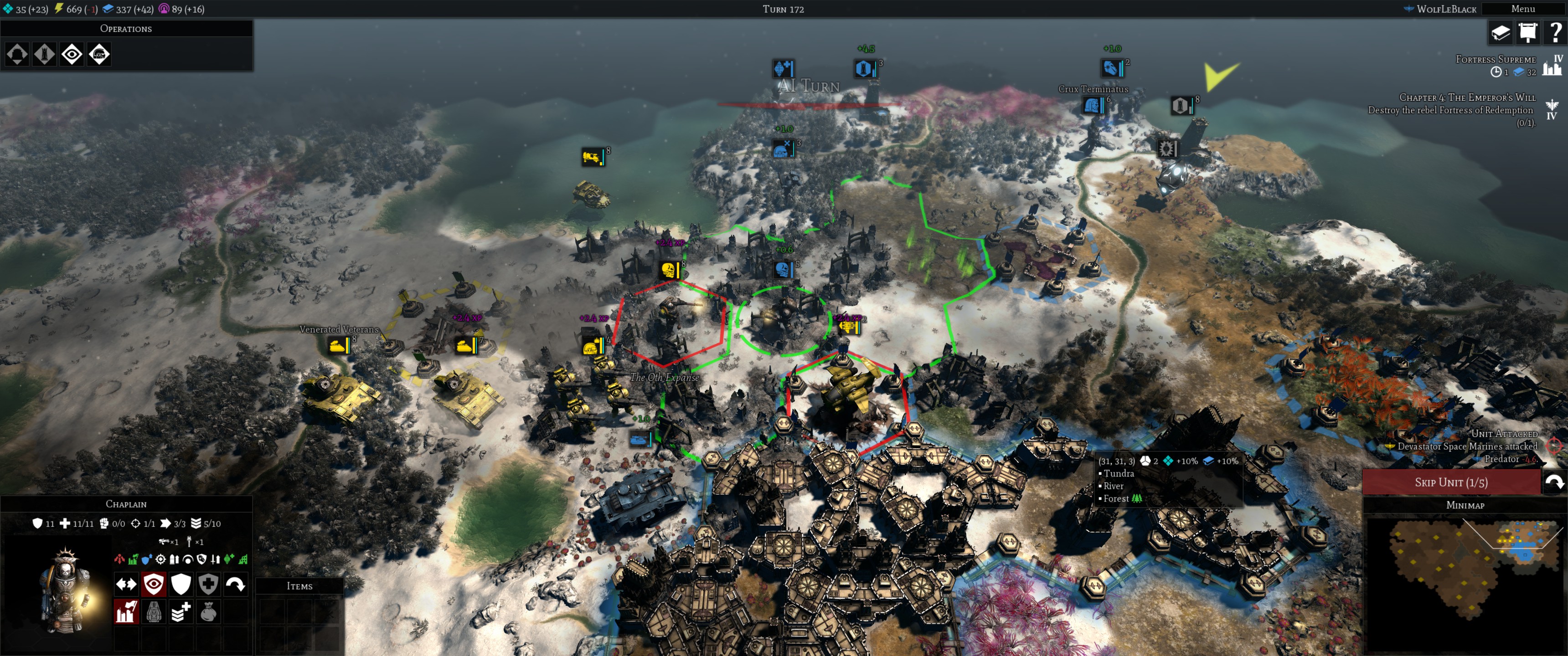Activate the city flag ability
The height and width of the screenshot is (656, 1568).
(127, 611)
